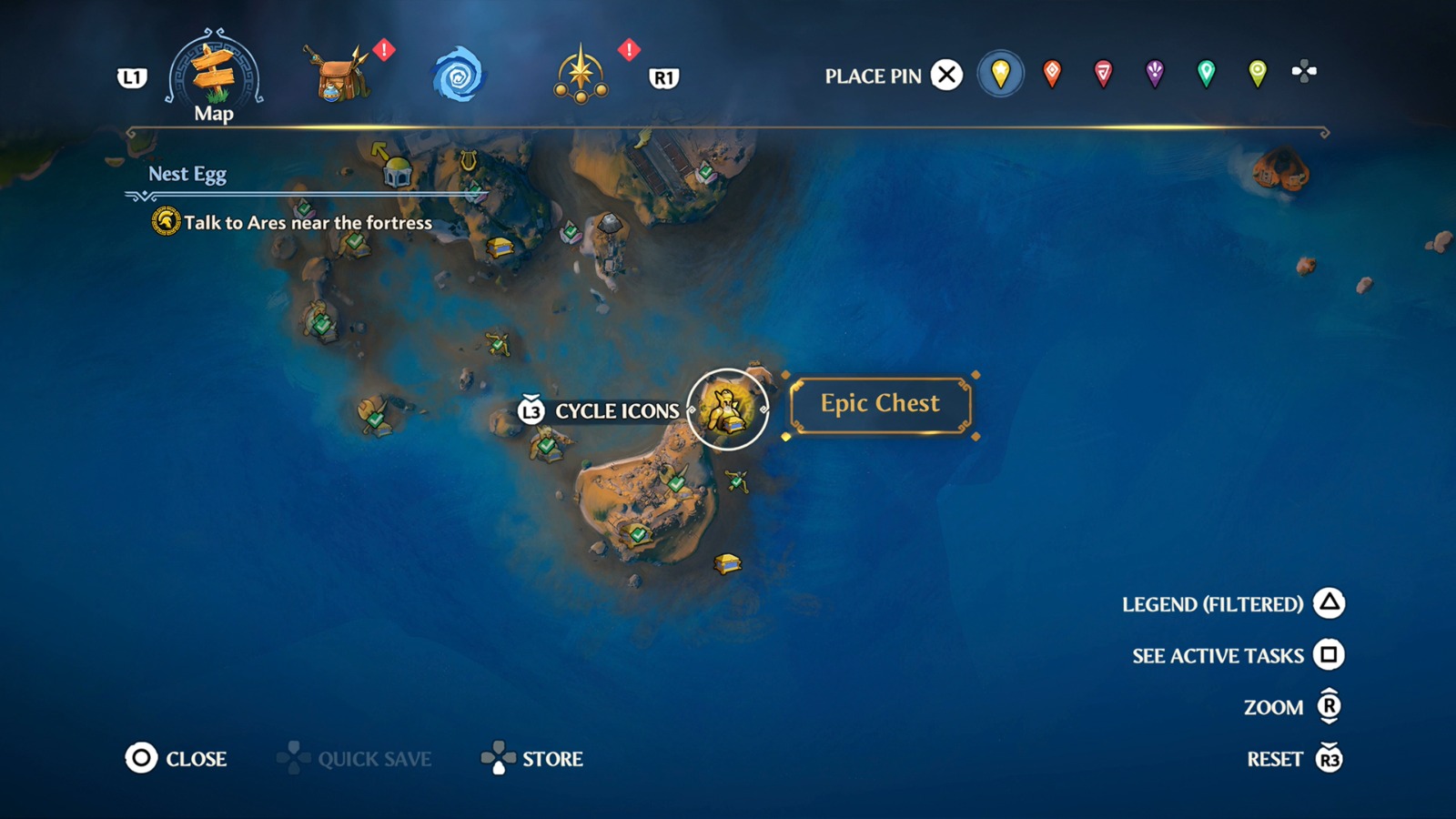This screenshot has height=819, width=1456.
Task: Switch to the R1 next tab
Action: (665, 79)
